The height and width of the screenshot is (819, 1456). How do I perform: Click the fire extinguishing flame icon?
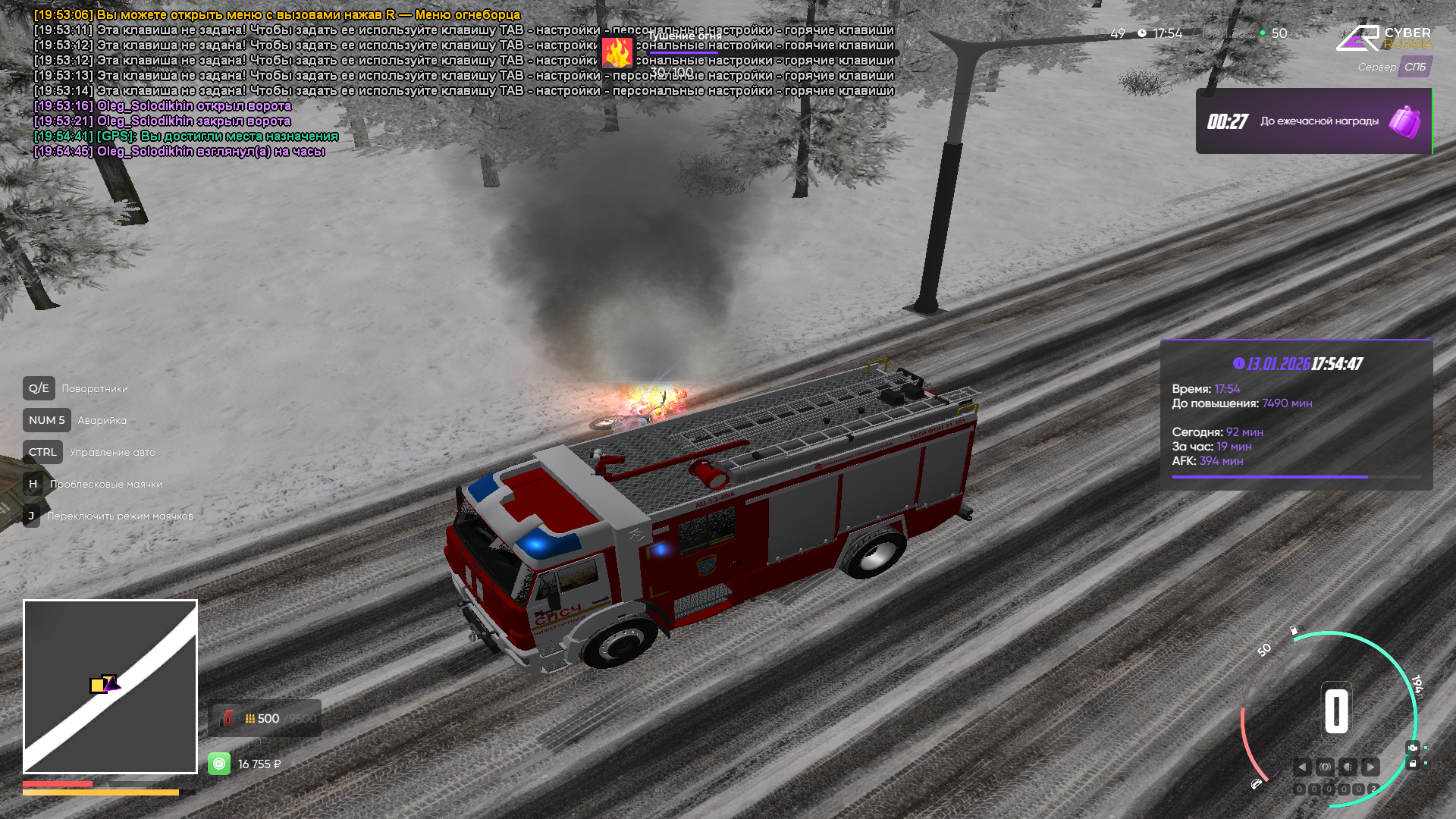[x=617, y=53]
